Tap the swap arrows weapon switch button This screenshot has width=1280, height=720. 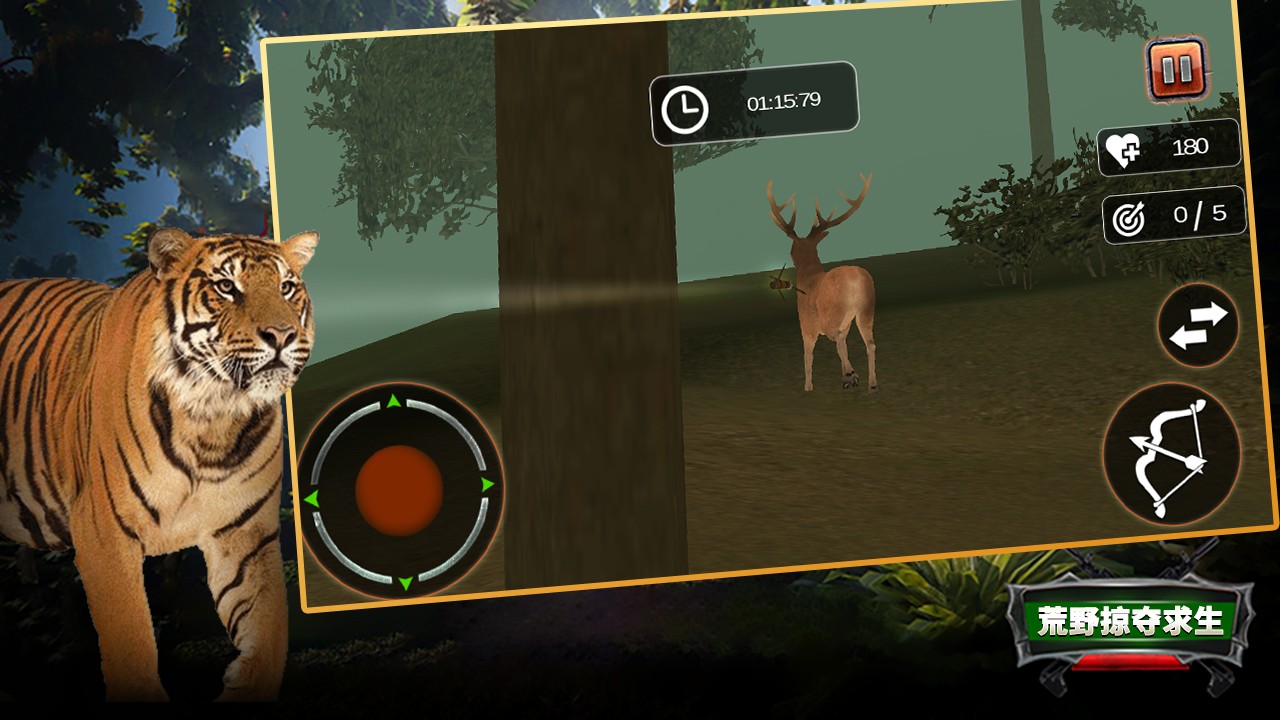tap(1198, 326)
